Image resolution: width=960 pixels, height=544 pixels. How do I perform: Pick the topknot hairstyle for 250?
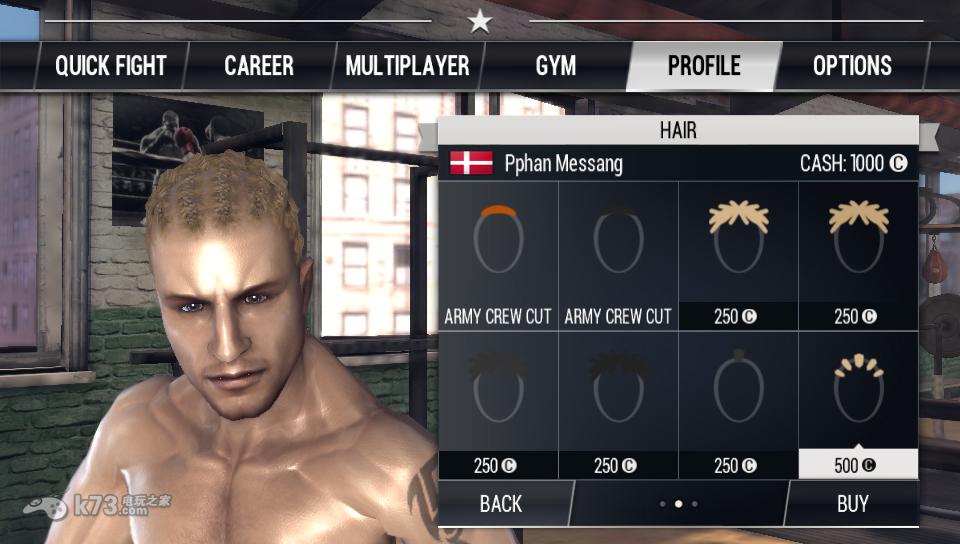pos(738,404)
